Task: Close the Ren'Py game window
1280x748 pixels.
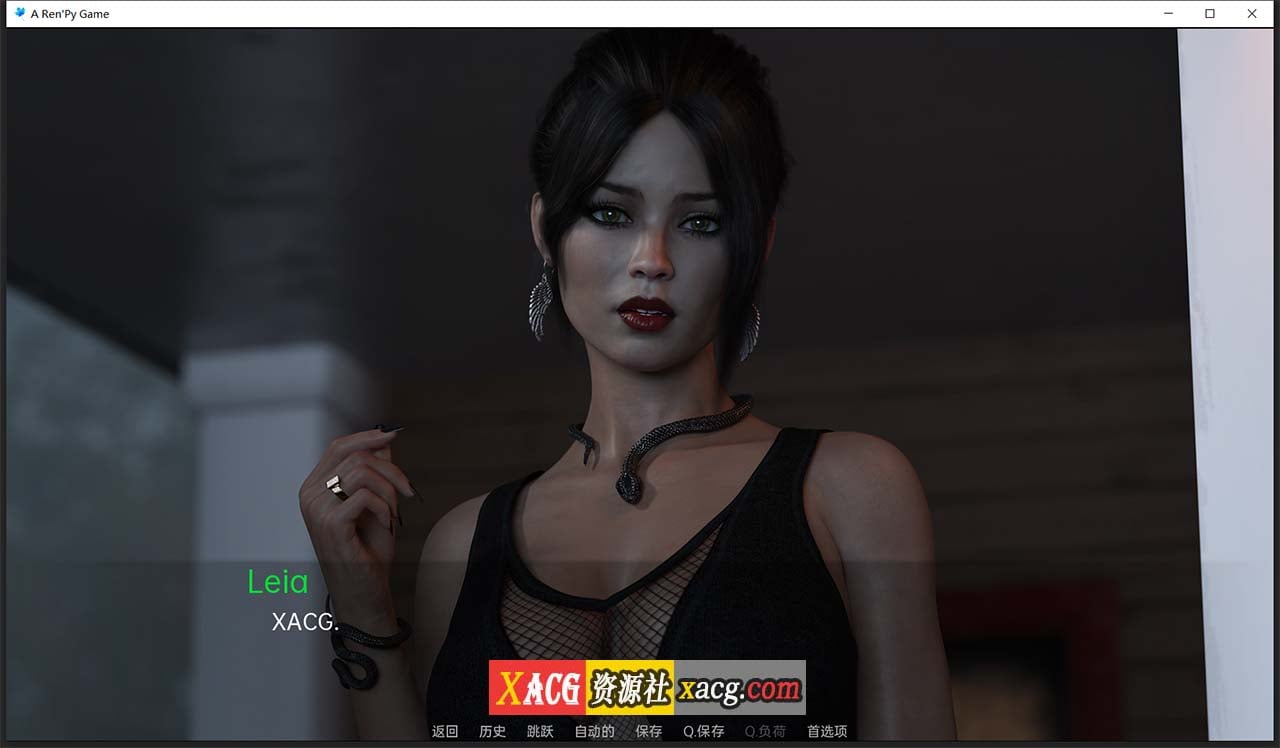Action: pyautogui.click(x=1252, y=13)
